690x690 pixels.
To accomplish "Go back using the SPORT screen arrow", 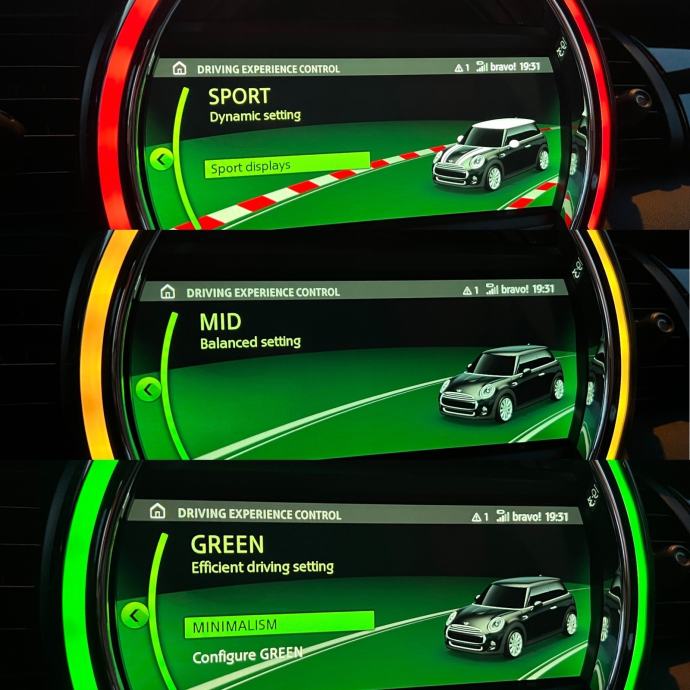I will [162, 158].
